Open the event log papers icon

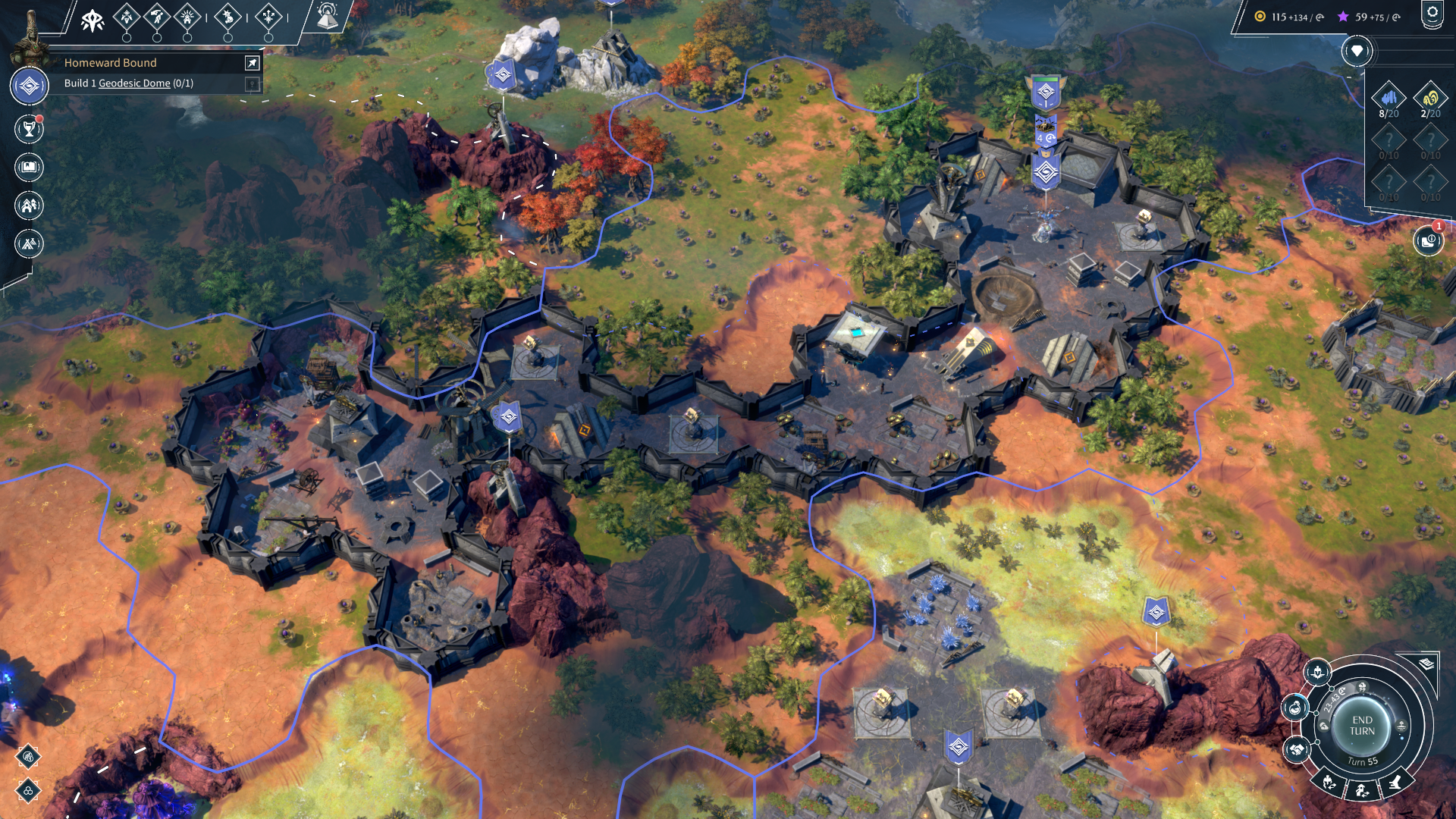pyautogui.click(x=1426, y=664)
